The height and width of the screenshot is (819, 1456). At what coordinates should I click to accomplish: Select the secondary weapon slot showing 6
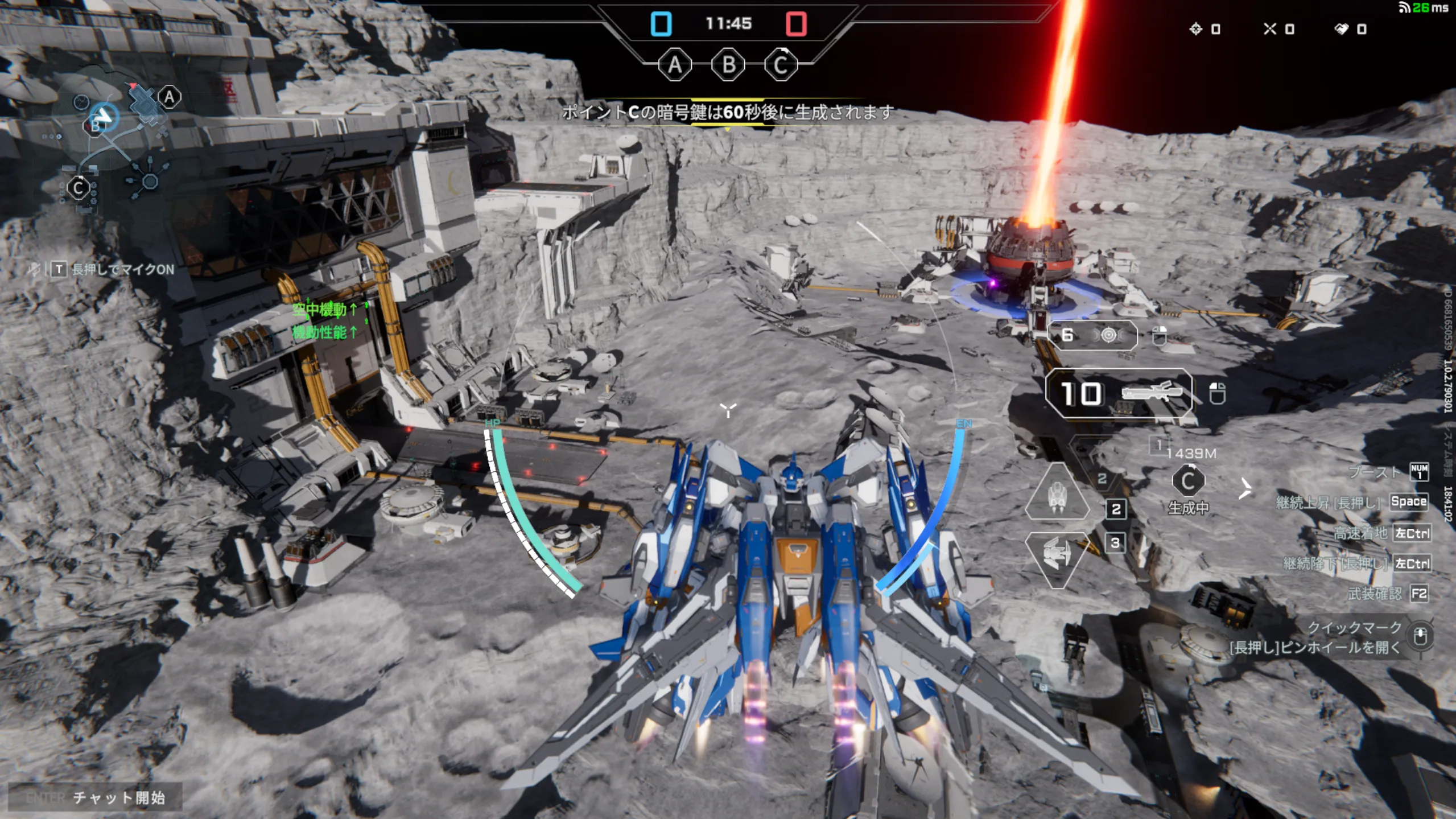point(1092,335)
